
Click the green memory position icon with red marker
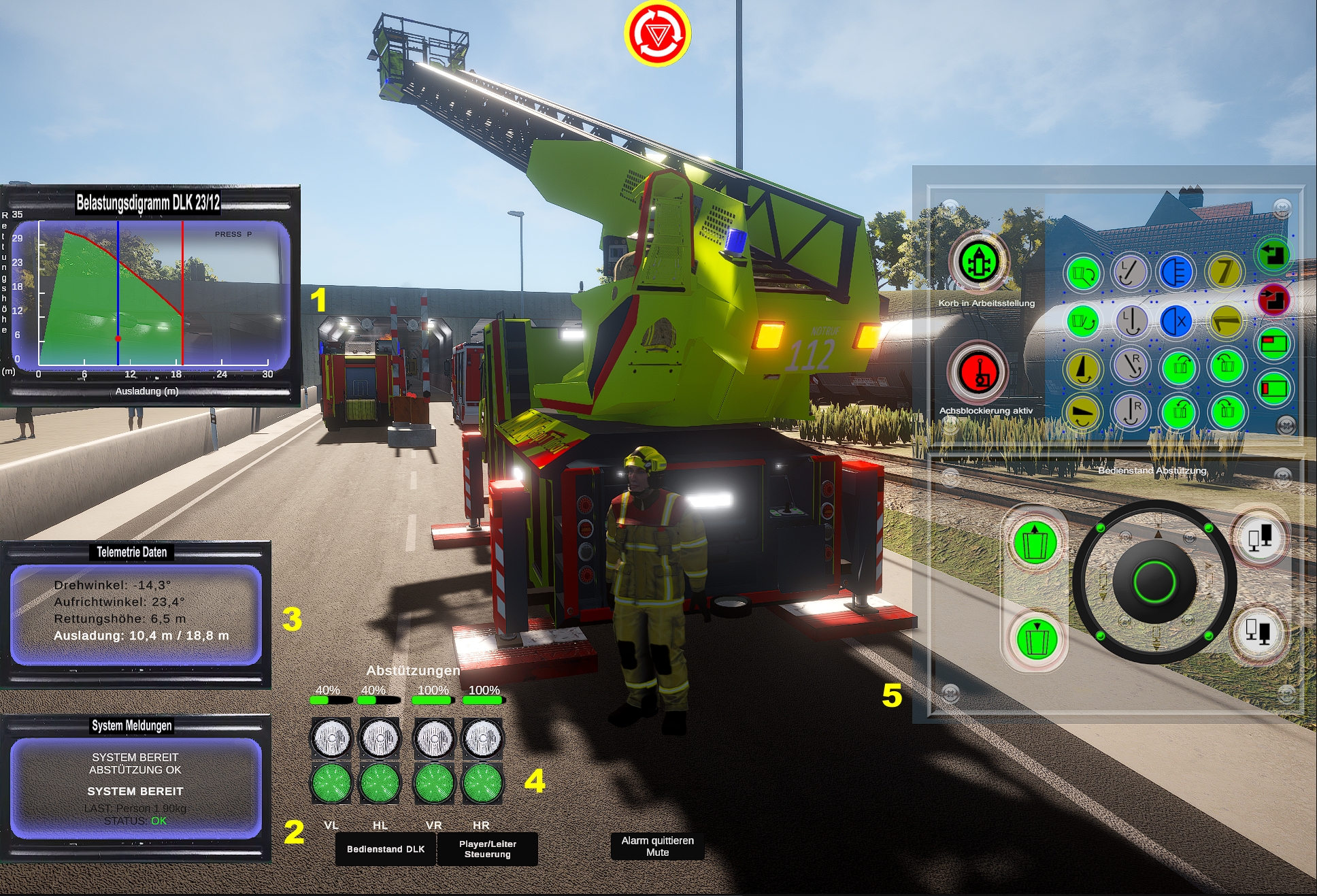(x=1274, y=344)
